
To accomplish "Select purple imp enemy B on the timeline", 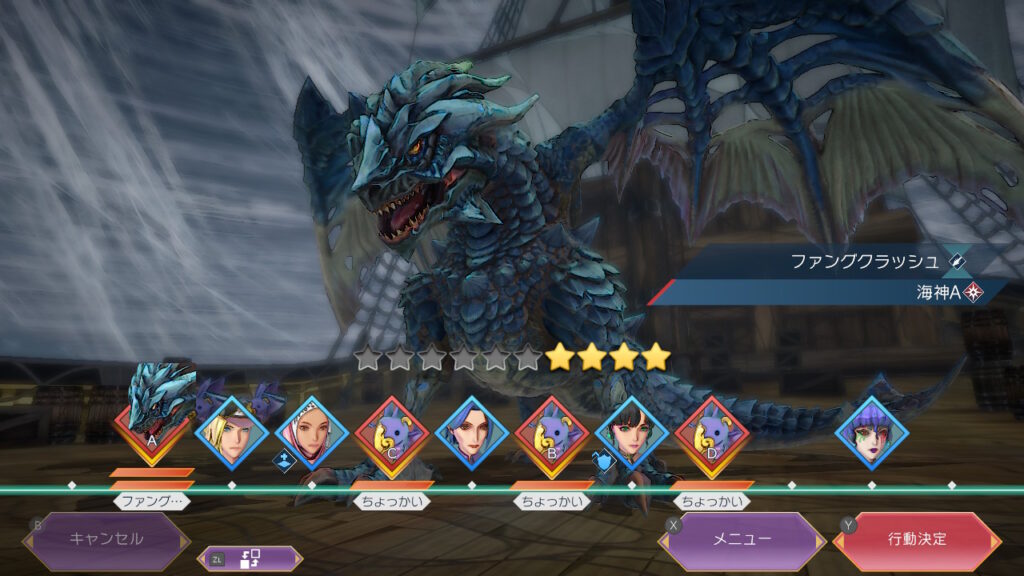I will (551, 432).
